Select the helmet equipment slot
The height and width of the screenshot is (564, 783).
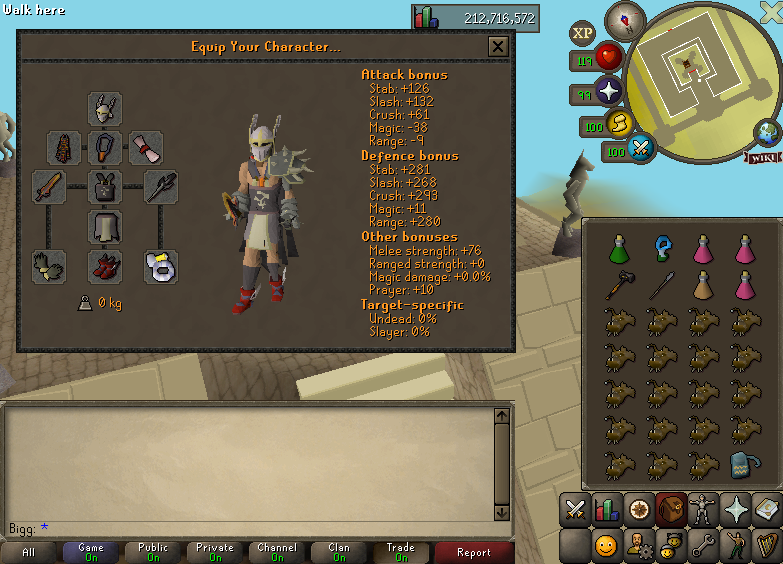tap(105, 109)
